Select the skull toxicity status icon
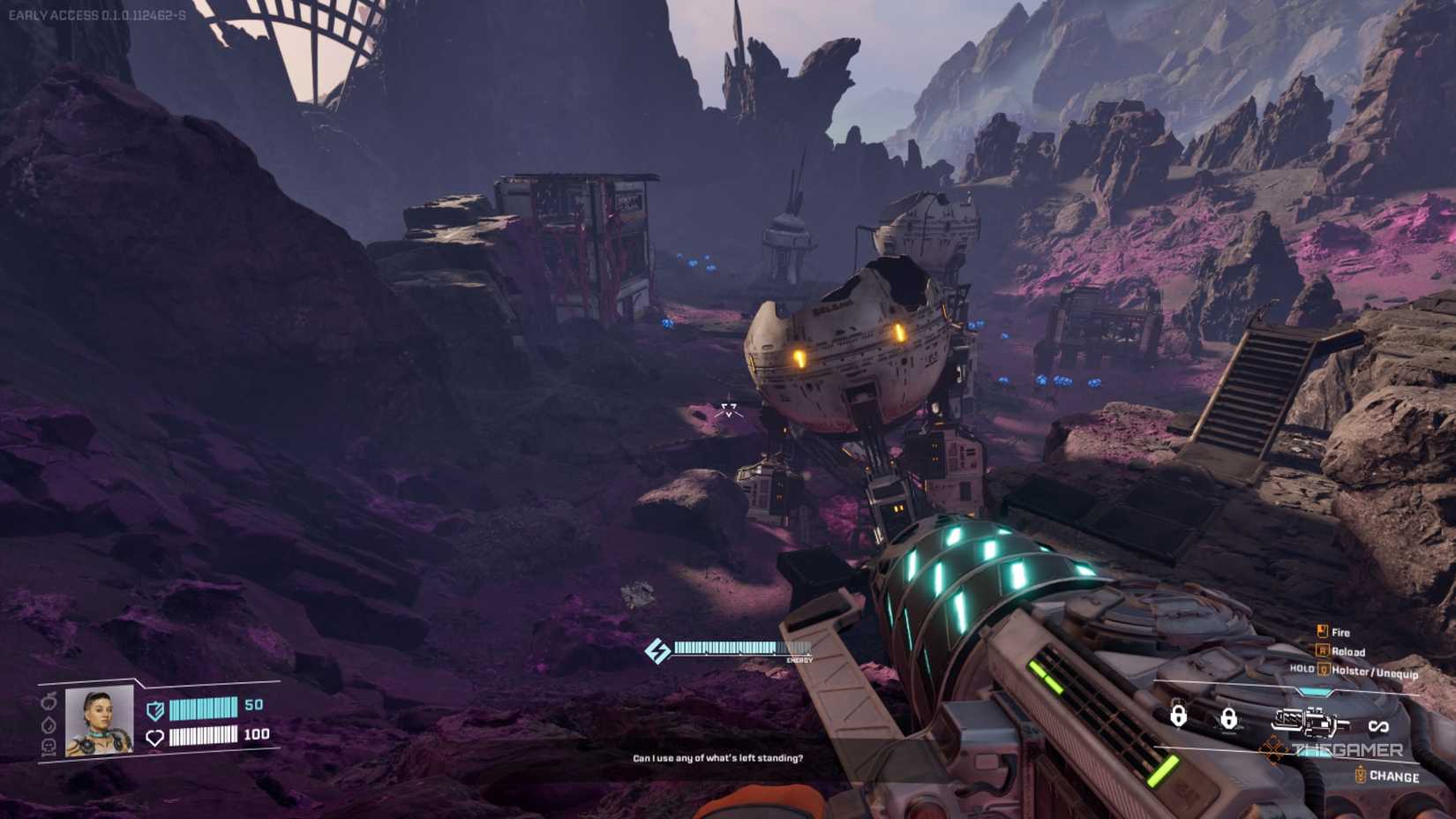Image resolution: width=1456 pixels, height=819 pixels. (49, 744)
